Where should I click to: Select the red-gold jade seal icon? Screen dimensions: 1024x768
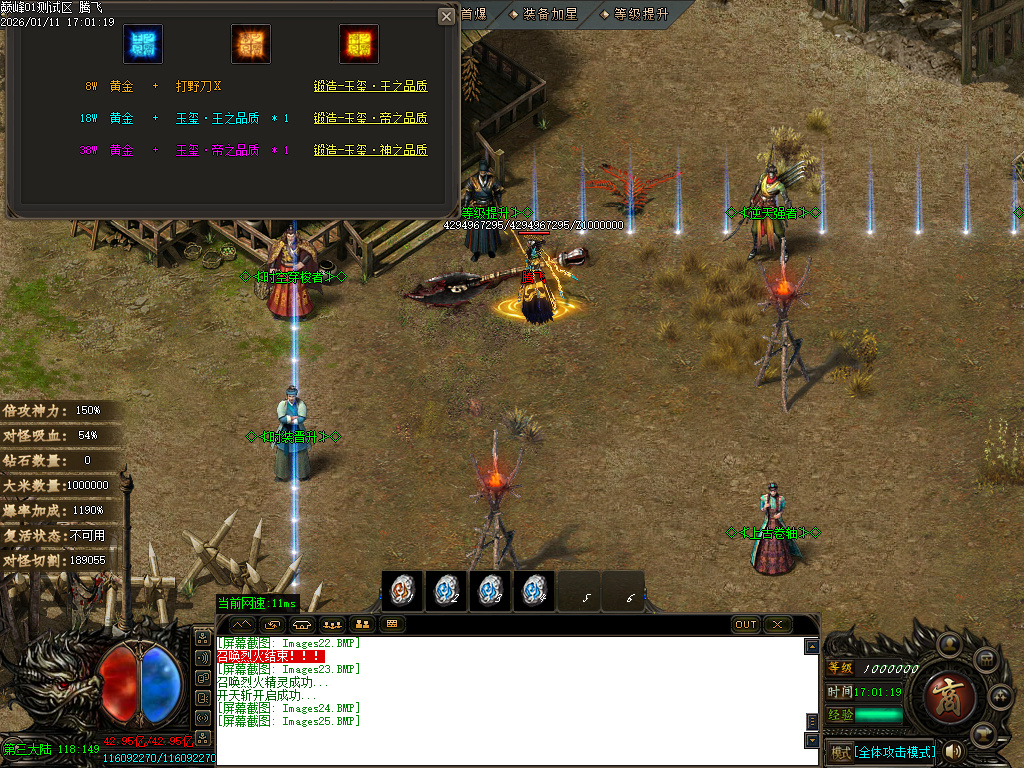tap(357, 44)
